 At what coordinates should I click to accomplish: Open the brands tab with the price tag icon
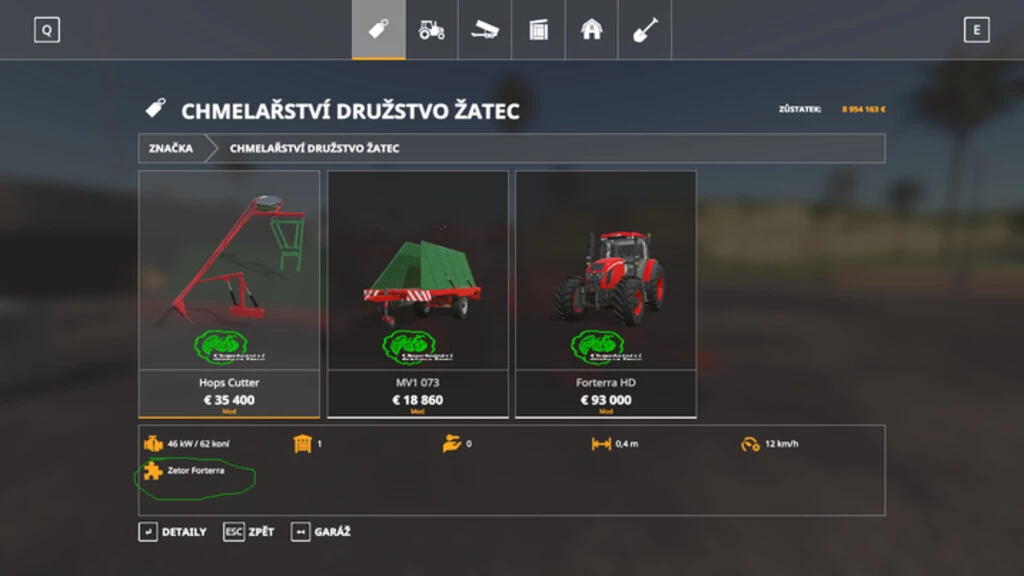click(378, 30)
